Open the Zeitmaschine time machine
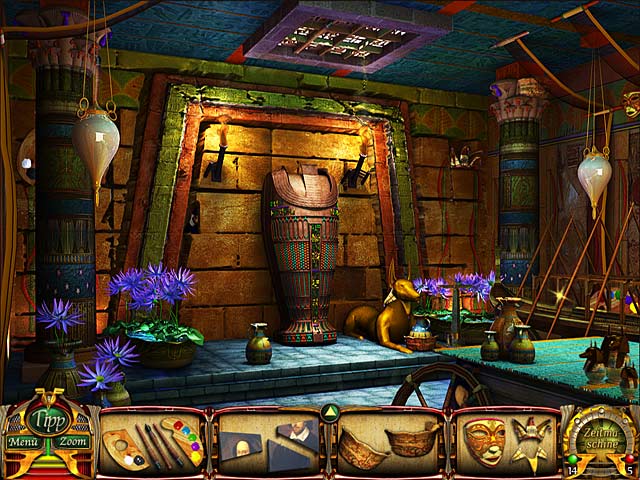 click(602, 438)
